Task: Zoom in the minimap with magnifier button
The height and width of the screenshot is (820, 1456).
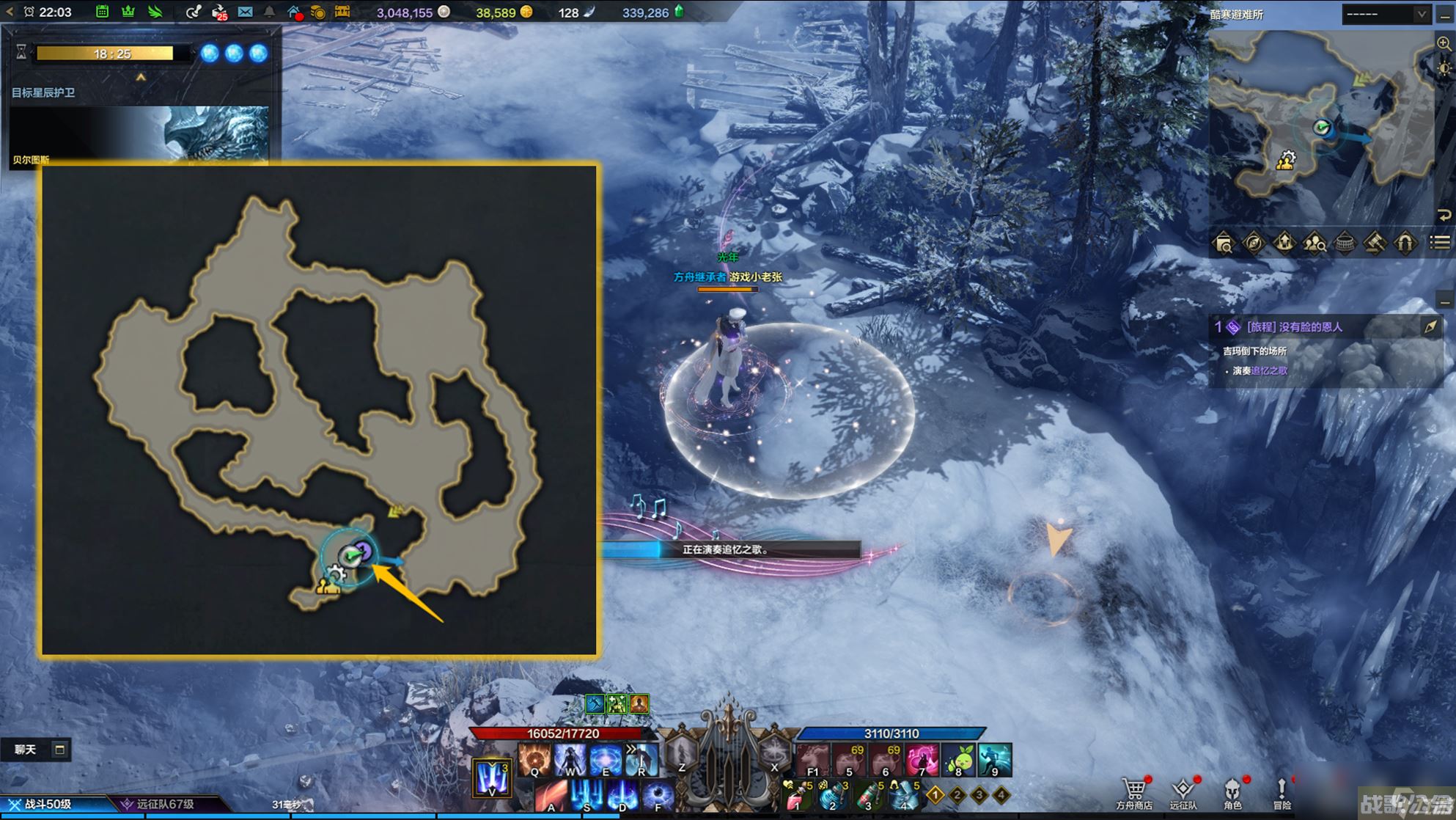Action: 1444,44
